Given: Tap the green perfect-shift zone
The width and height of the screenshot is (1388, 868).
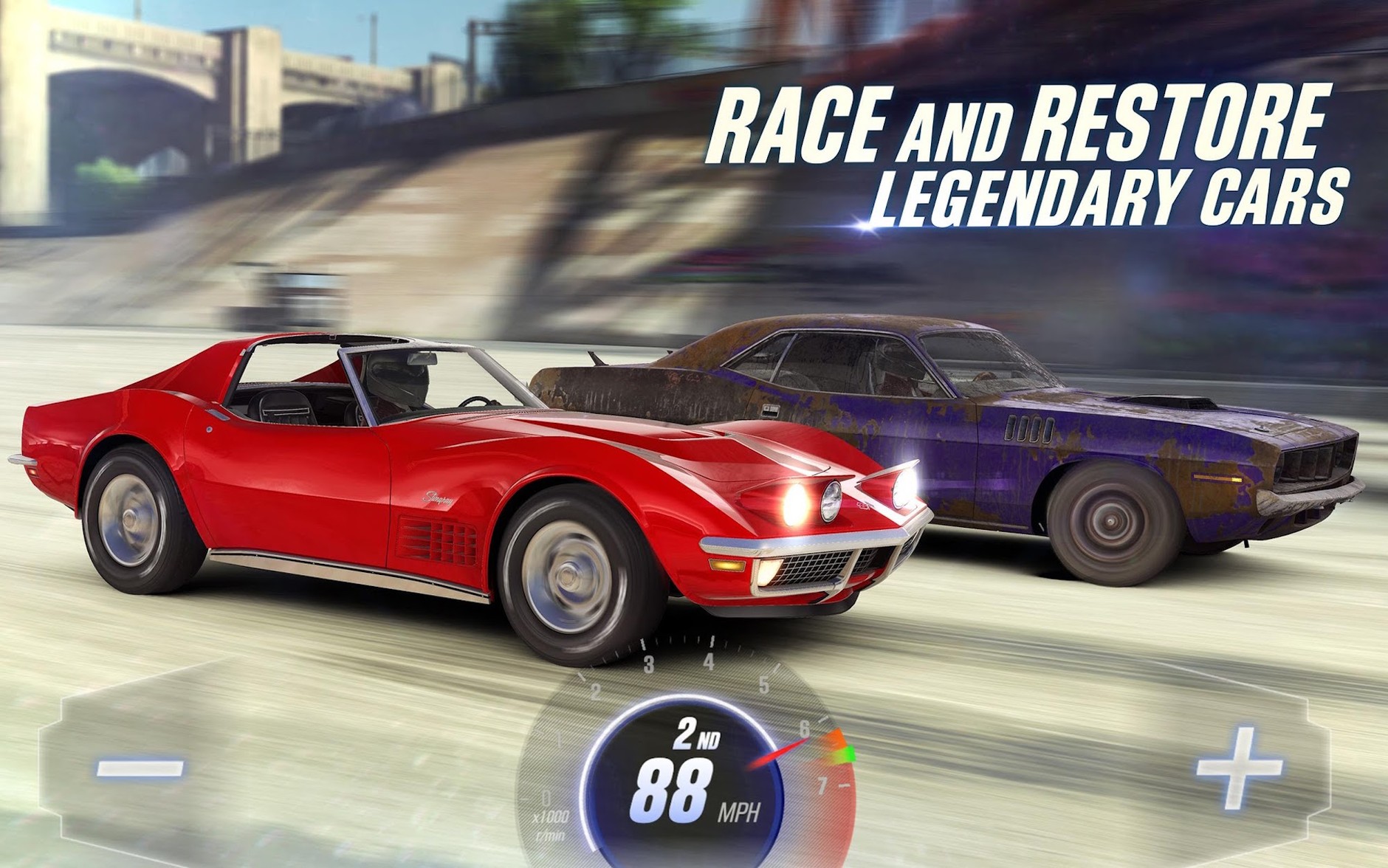Looking at the screenshot, I should pos(851,754).
